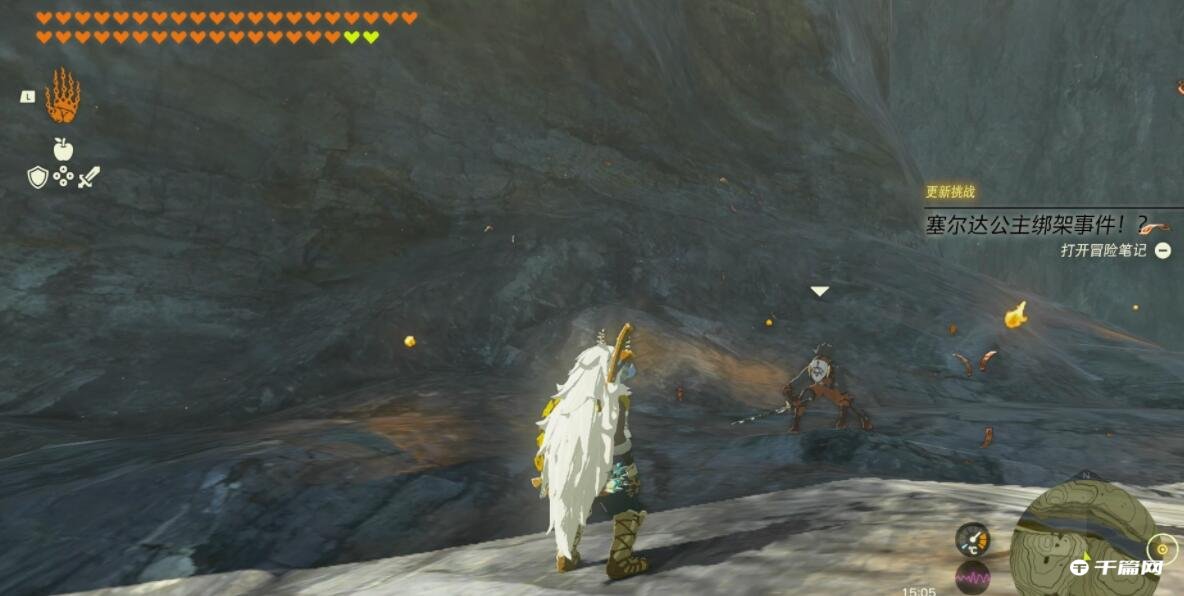The height and width of the screenshot is (596, 1184).
Task: Select the apple materials shortcut icon
Action: [63, 150]
